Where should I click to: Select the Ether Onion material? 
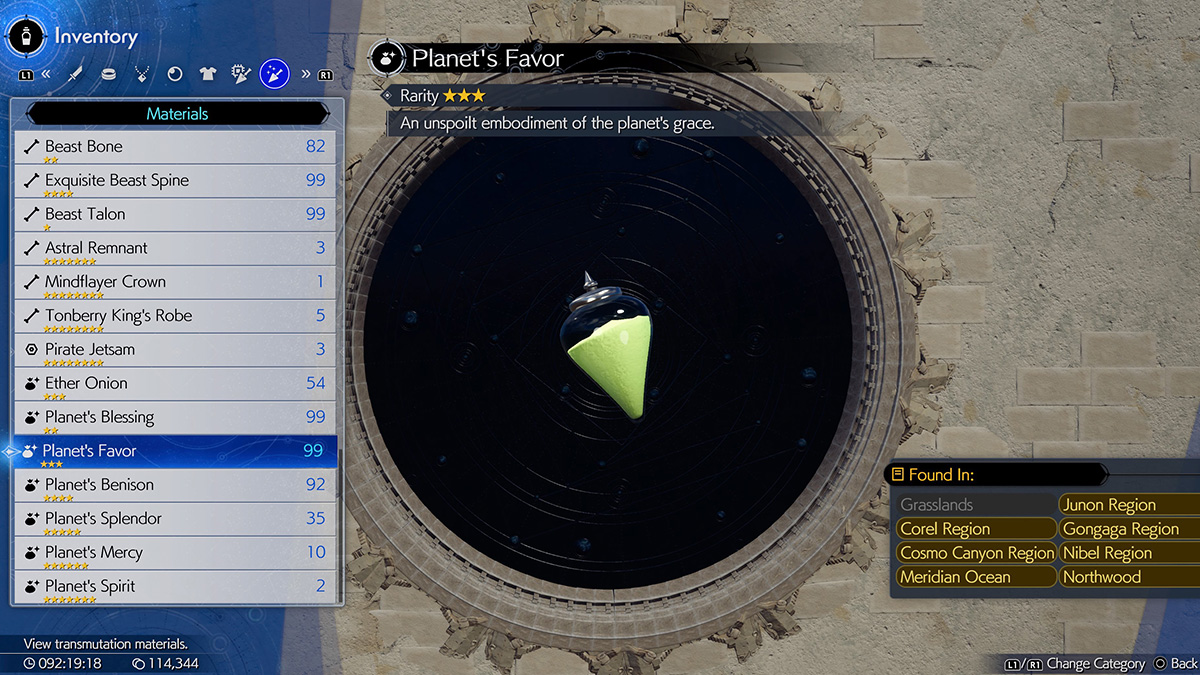(x=177, y=384)
